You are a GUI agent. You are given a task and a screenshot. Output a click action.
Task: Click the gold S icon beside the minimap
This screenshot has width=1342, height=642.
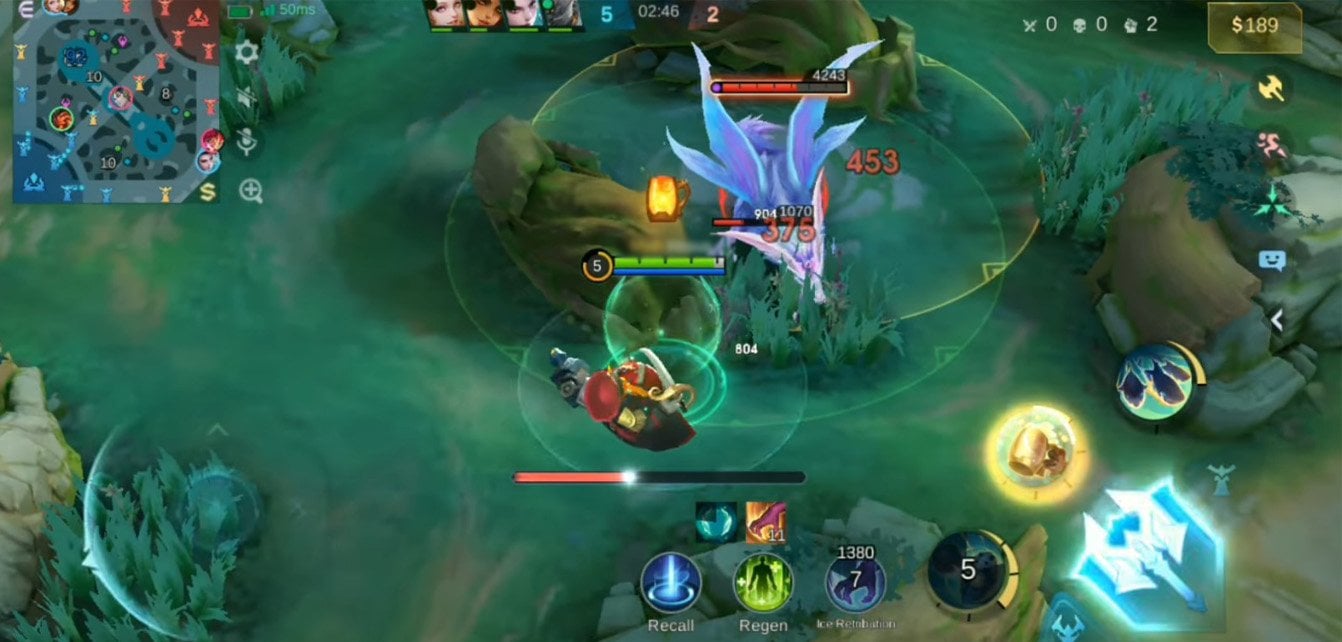(209, 189)
